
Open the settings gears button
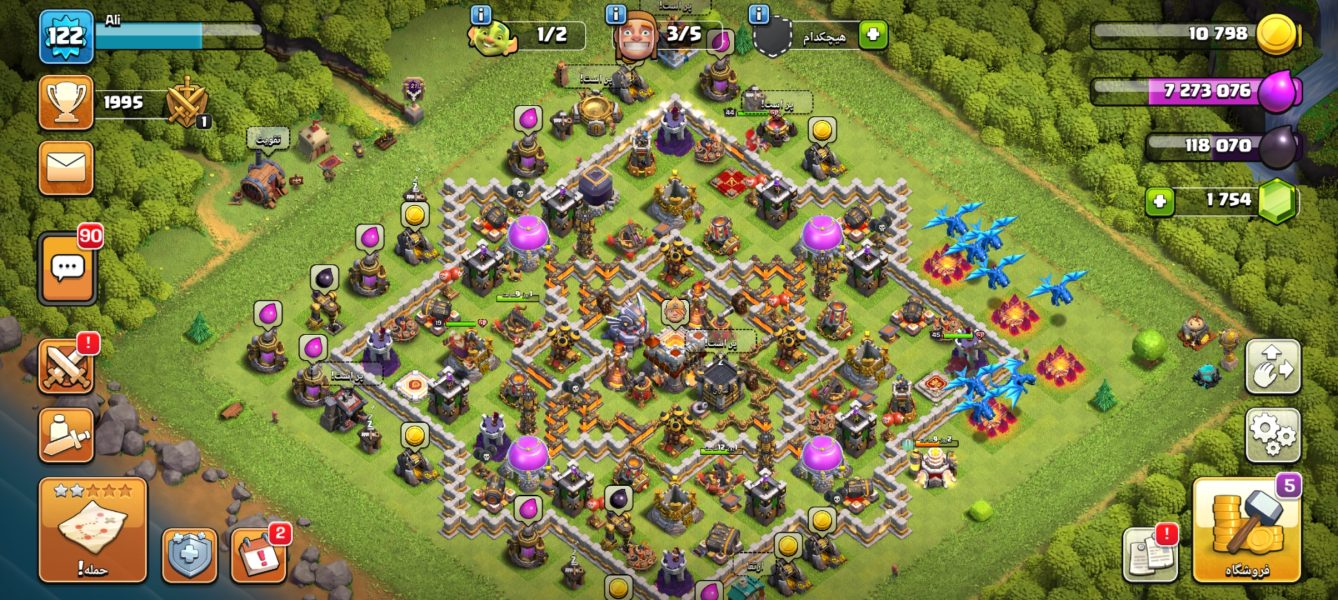[1272, 435]
